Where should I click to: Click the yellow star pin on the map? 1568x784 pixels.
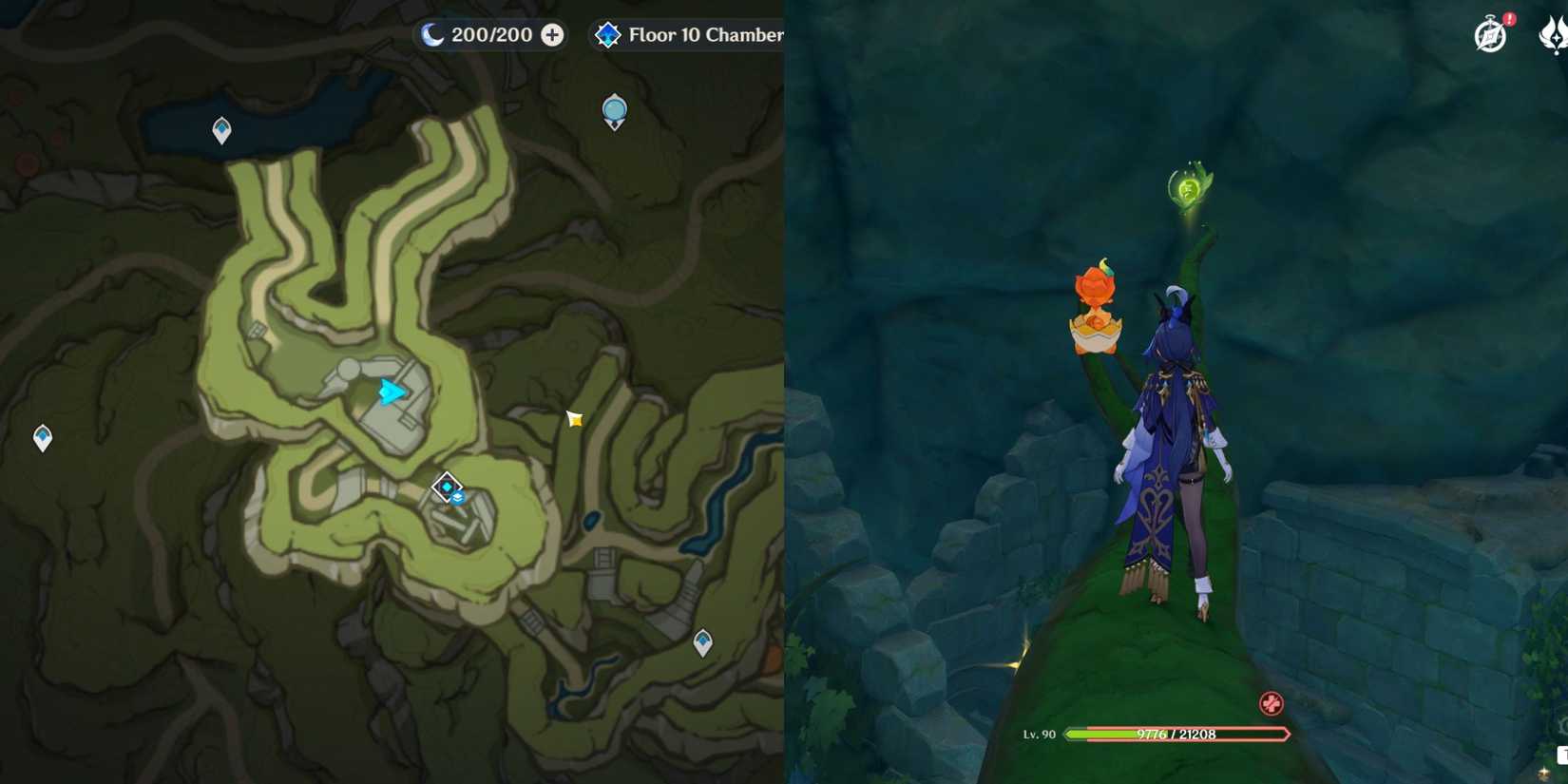[x=572, y=418]
